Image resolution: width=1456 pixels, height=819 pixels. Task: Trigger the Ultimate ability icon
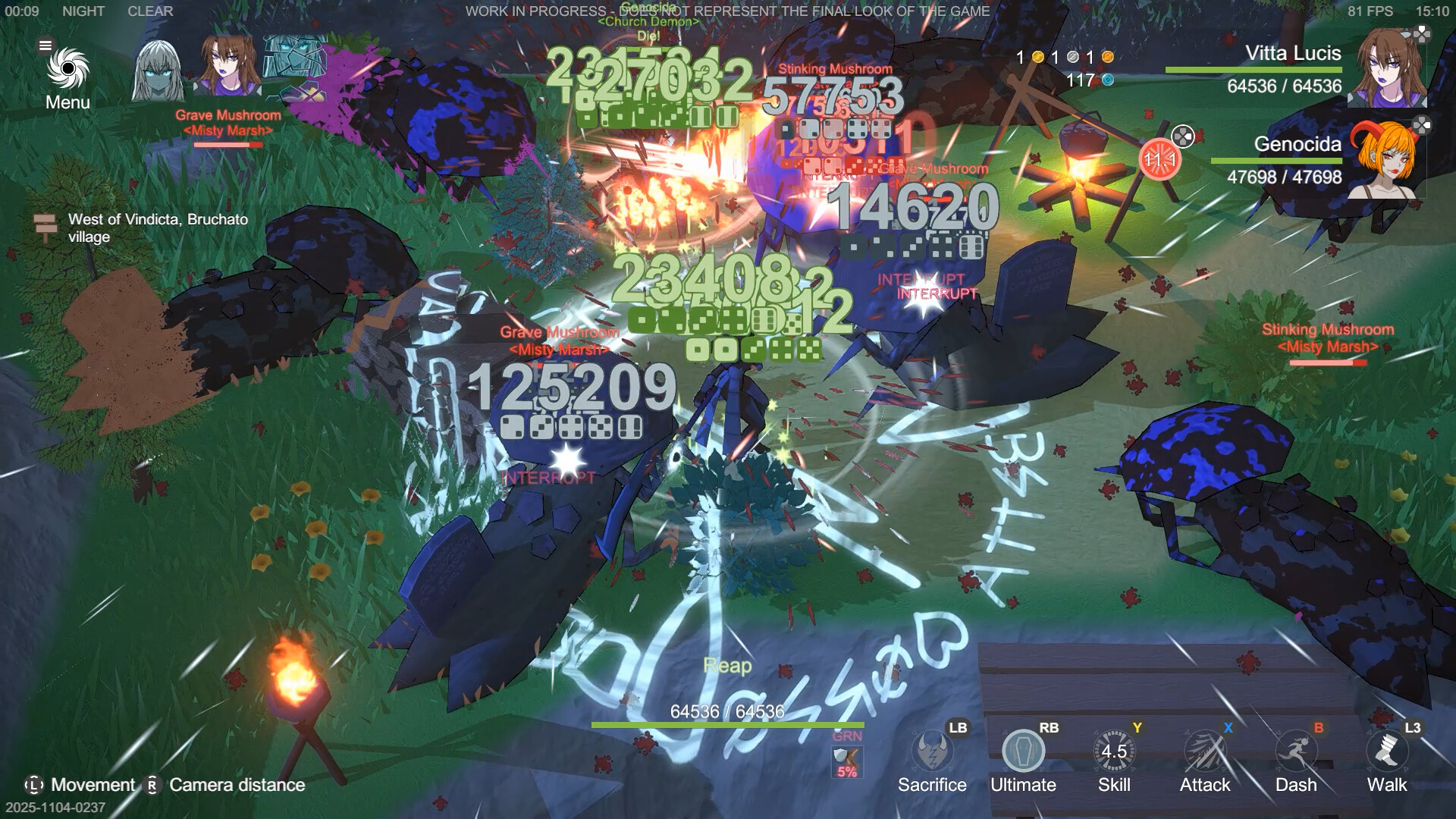click(1023, 752)
